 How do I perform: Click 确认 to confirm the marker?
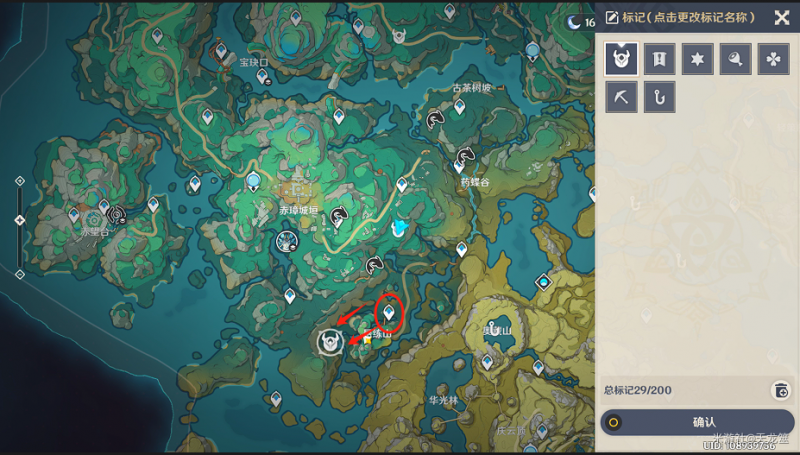[x=703, y=422]
